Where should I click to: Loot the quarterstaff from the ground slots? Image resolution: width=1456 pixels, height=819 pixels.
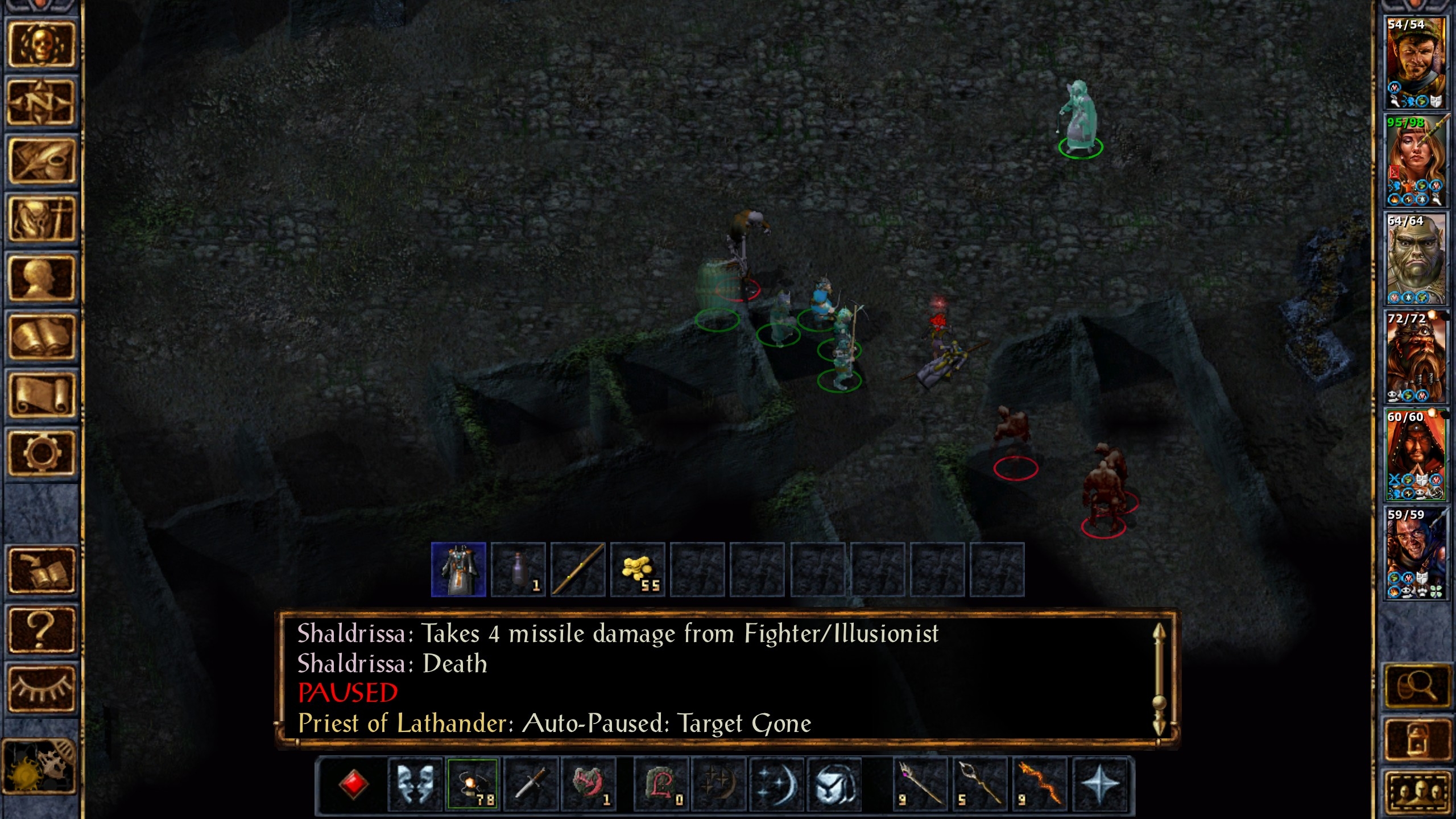coord(578,569)
